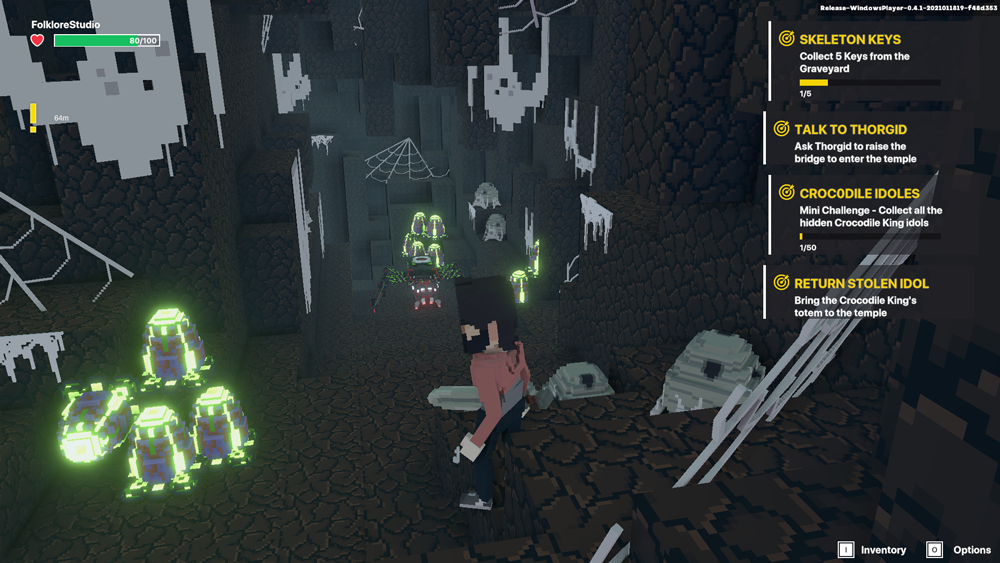The image size is (1000, 563).
Task: Open the Talk to Thorgid objective
Action: tap(849, 130)
